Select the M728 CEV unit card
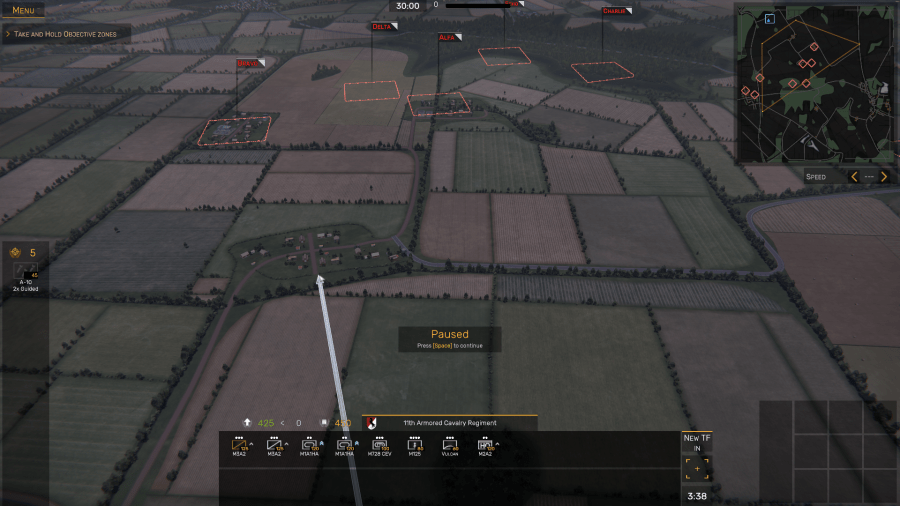900x506 pixels. click(x=379, y=446)
